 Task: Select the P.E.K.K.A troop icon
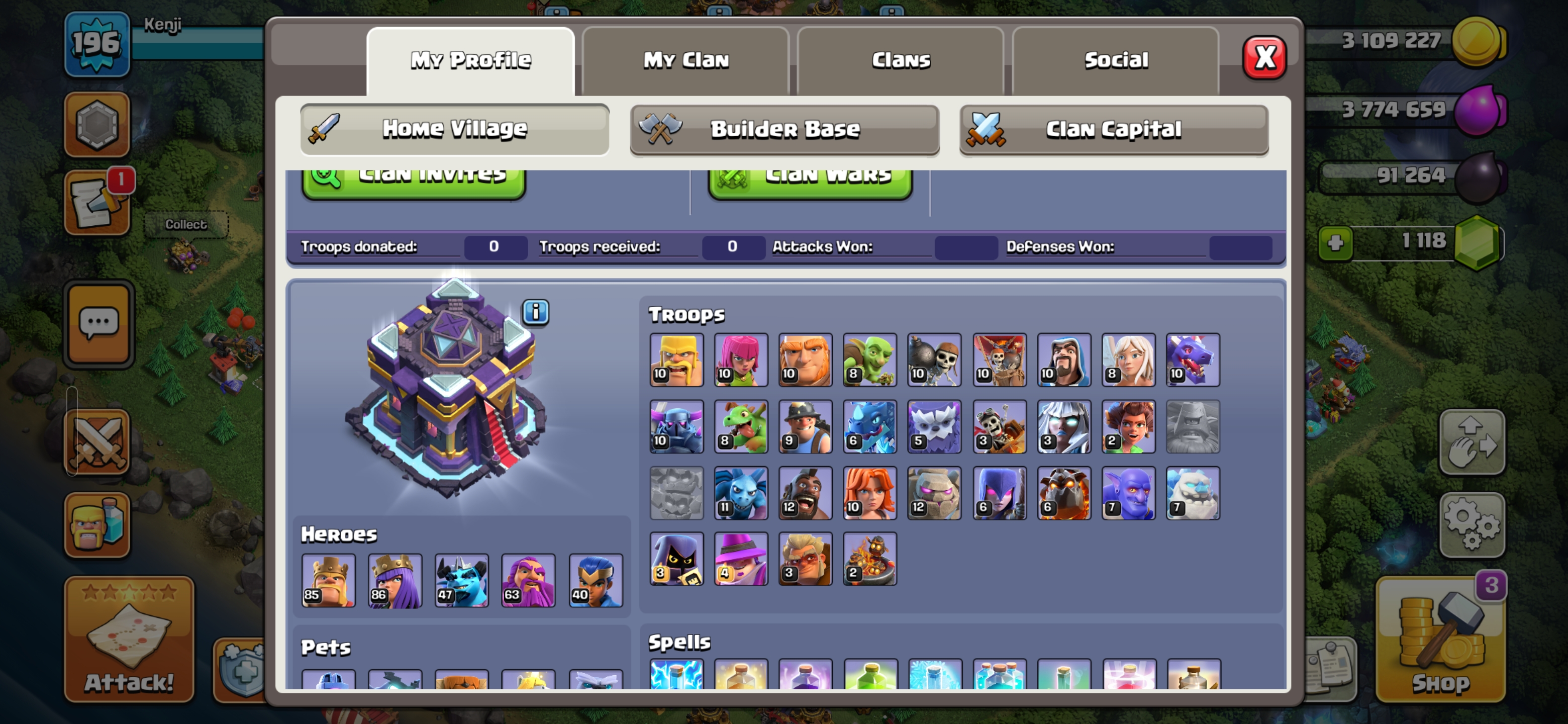click(676, 426)
